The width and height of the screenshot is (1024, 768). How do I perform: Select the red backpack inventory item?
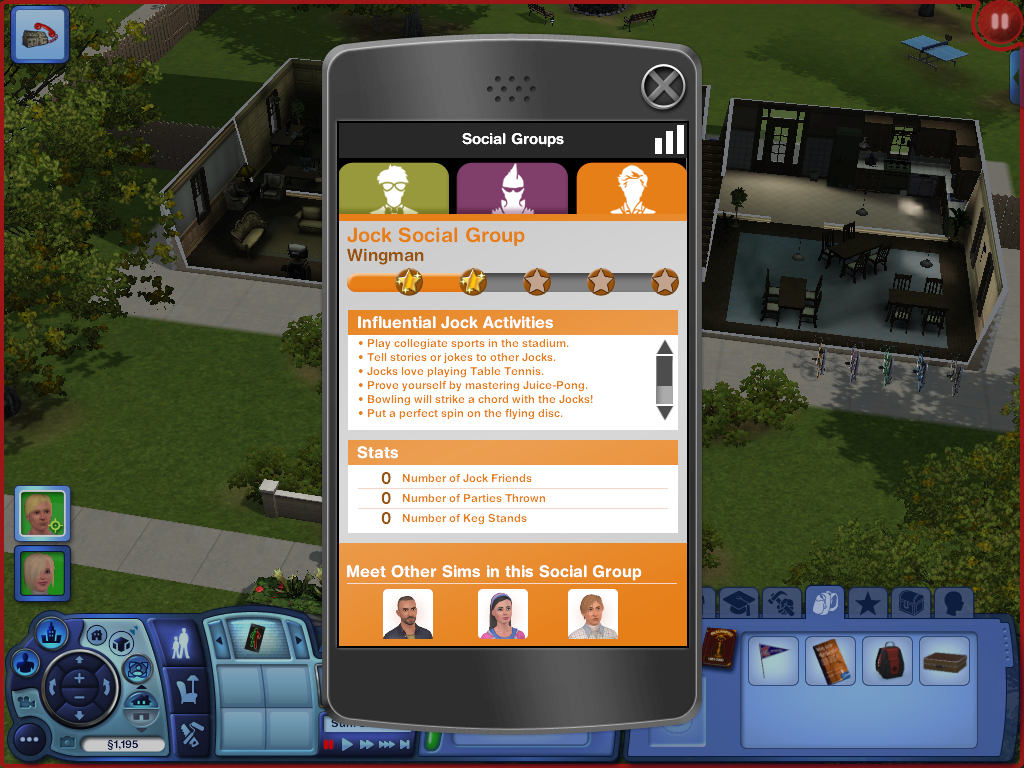[x=887, y=661]
